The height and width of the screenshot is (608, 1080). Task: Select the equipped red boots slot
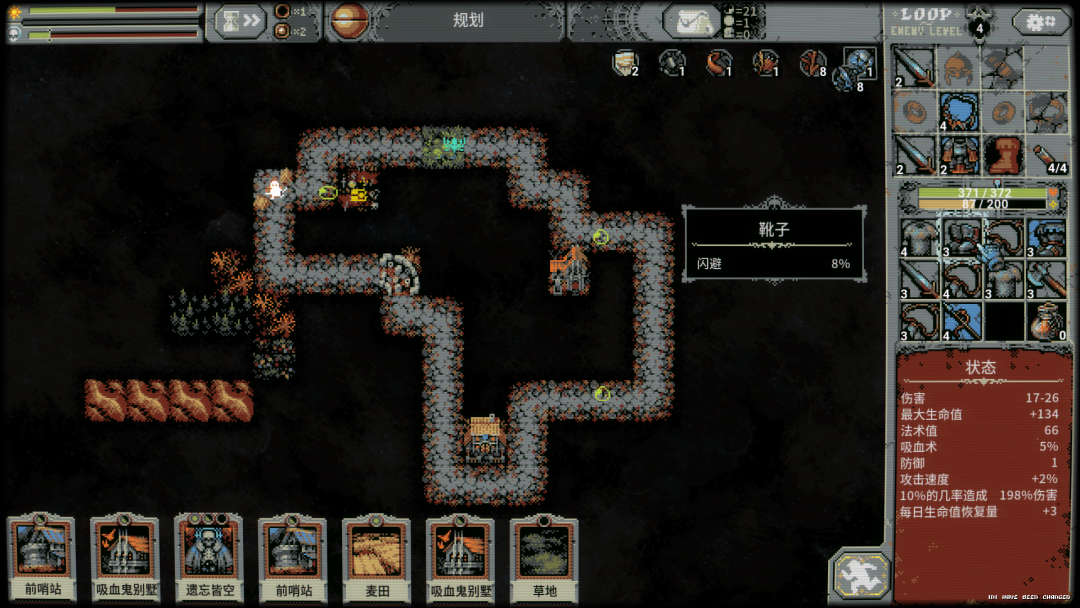[x=1002, y=155]
